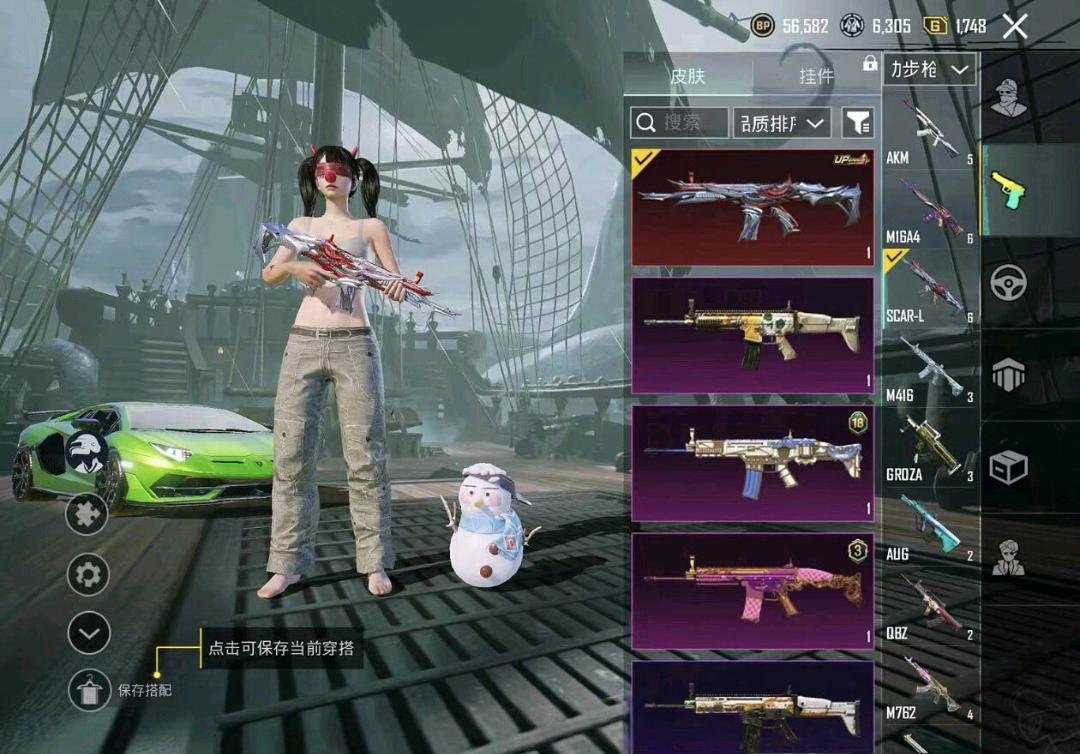Screen dimensions: 1080x754
Task: Close the inventory with the X button
Action: (1015, 27)
